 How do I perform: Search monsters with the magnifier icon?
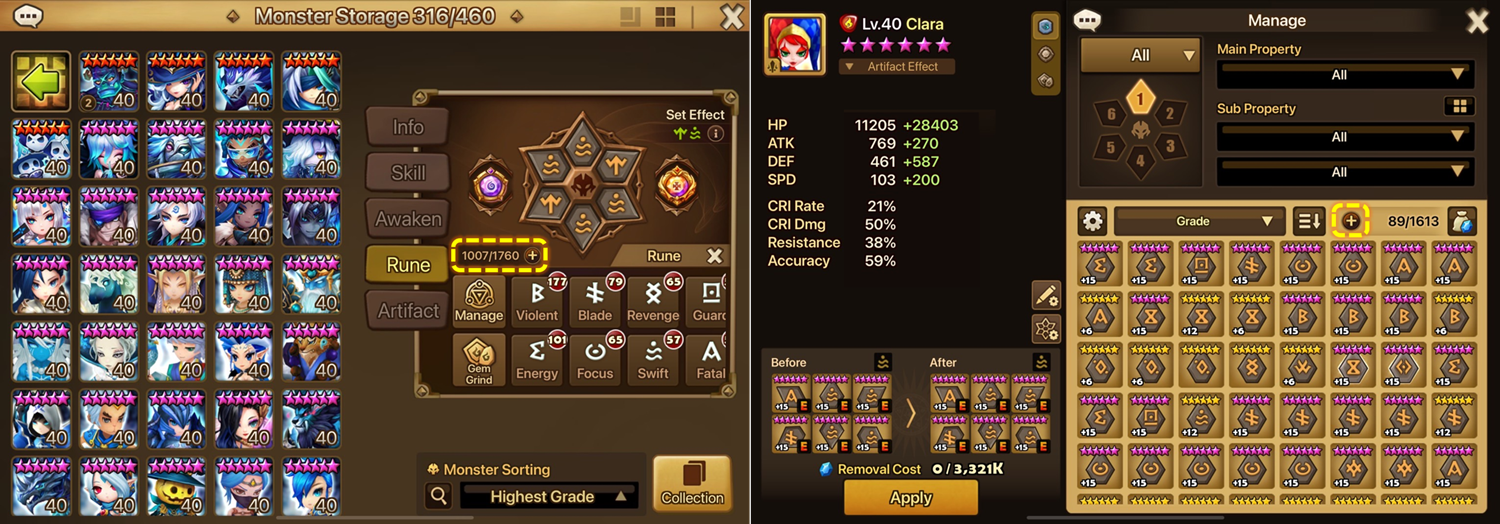(437, 496)
